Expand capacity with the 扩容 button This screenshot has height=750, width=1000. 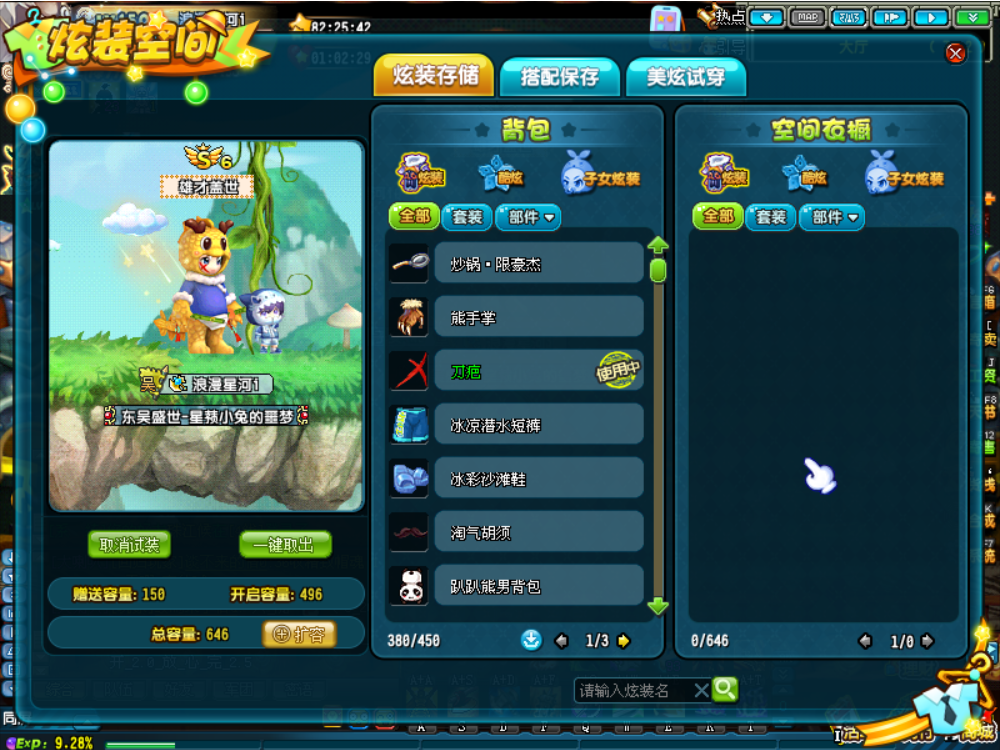click(x=299, y=634)
